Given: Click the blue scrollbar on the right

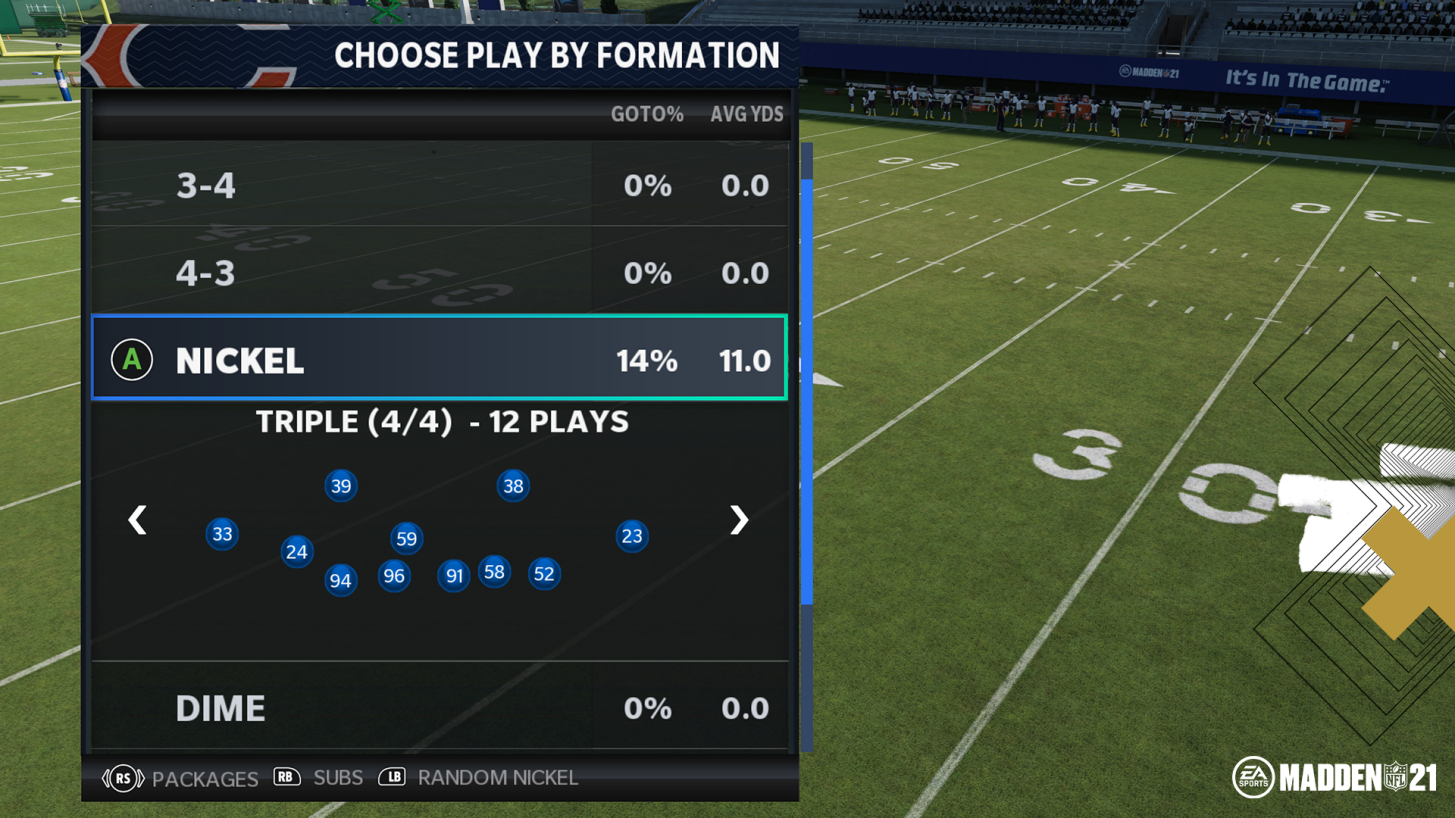Looking at the screenshot, I should (x=805, y=380).
